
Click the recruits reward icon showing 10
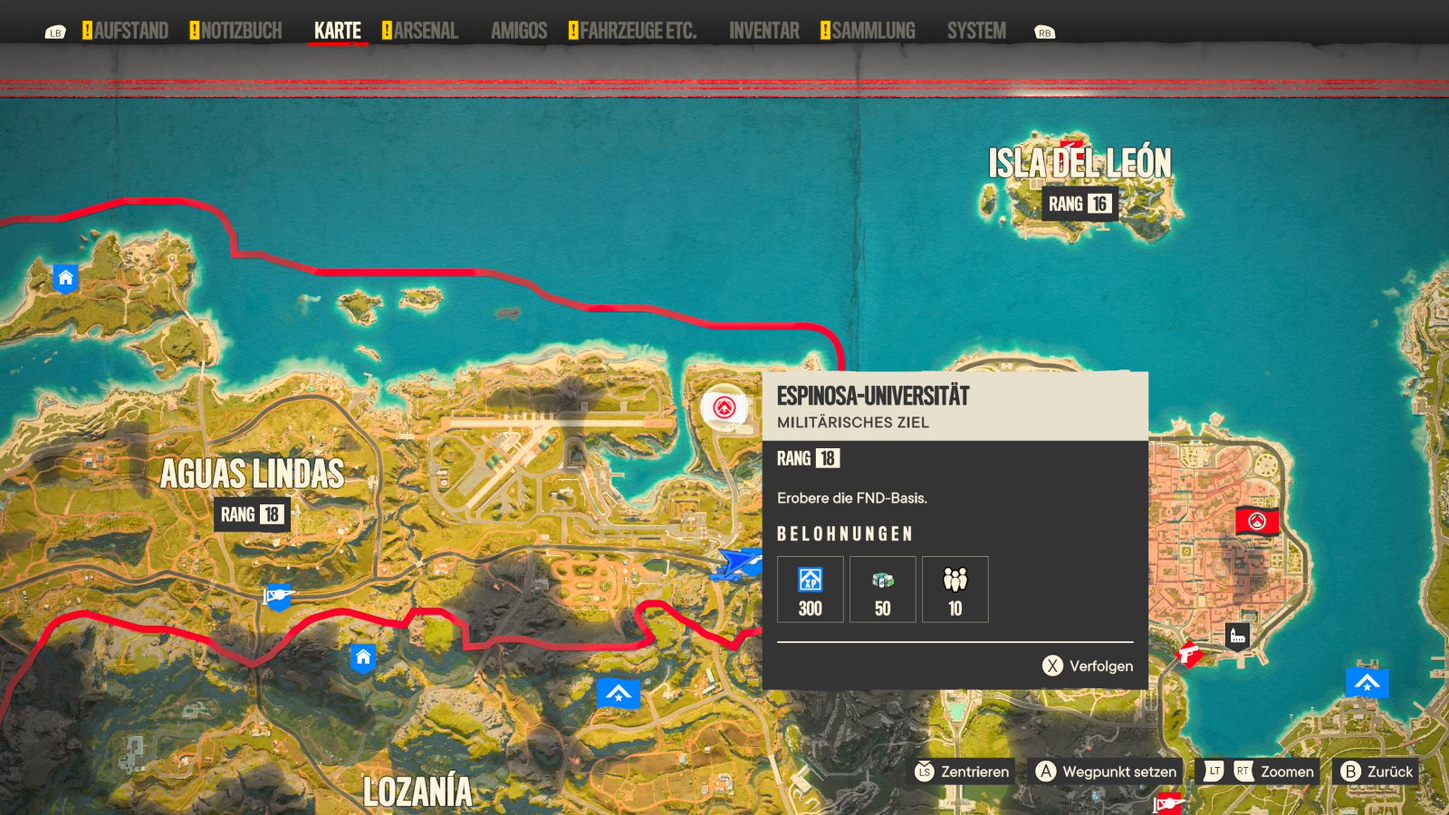point(955,588)
